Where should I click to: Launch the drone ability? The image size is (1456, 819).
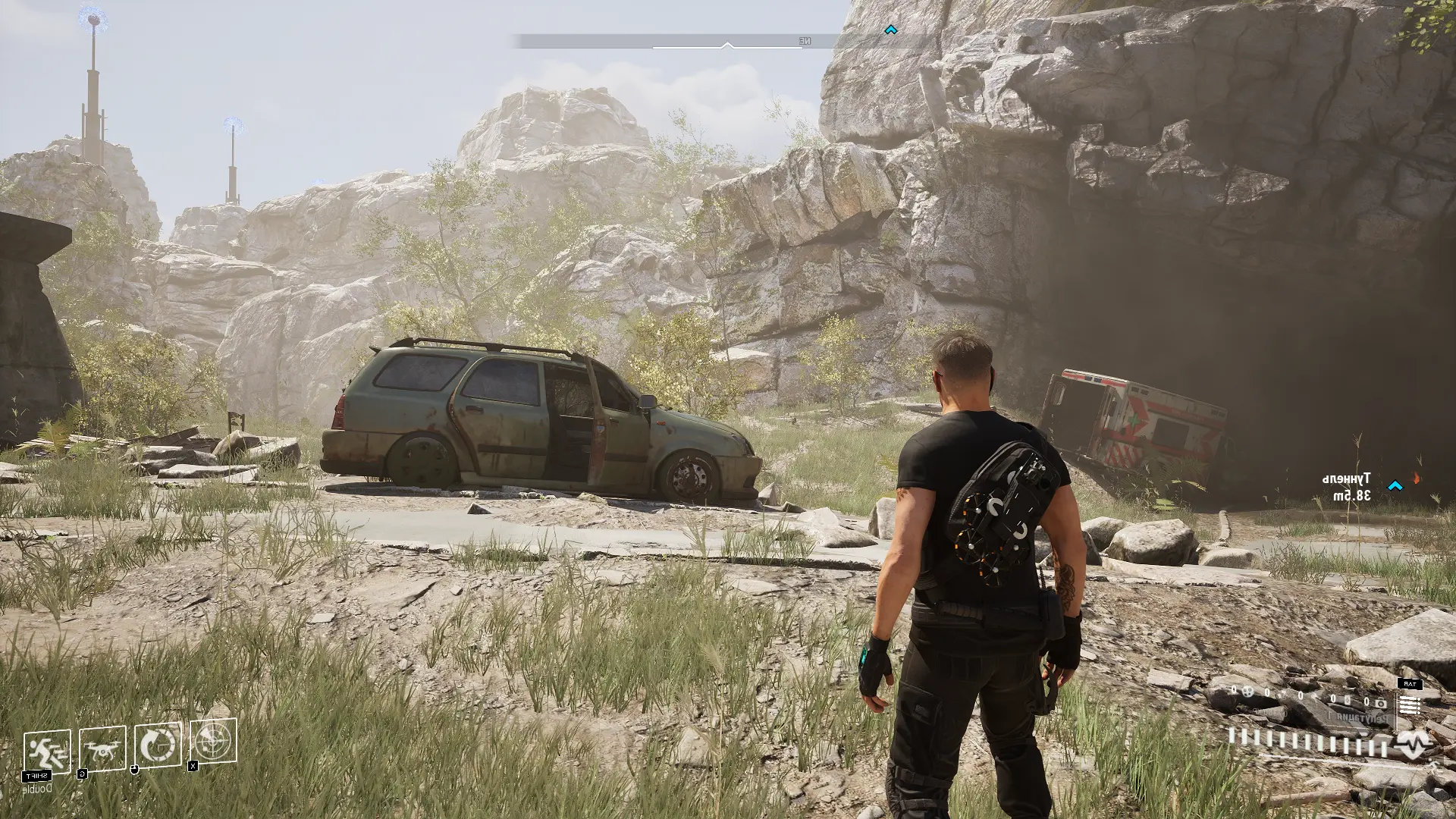(102, 748)
